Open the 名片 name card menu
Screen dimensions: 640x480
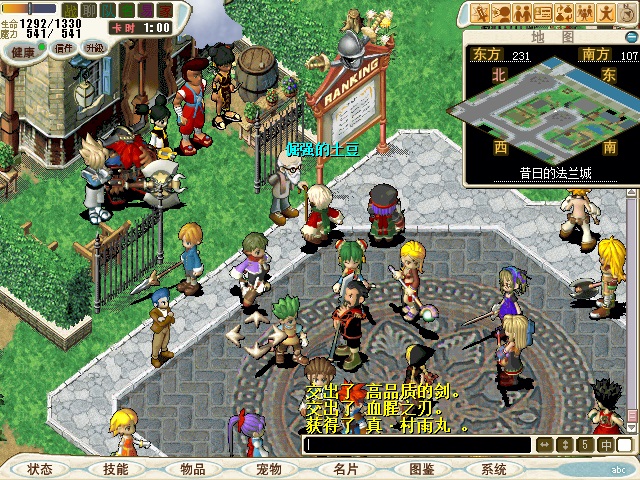pyautogui.click(x=344, y=469)
